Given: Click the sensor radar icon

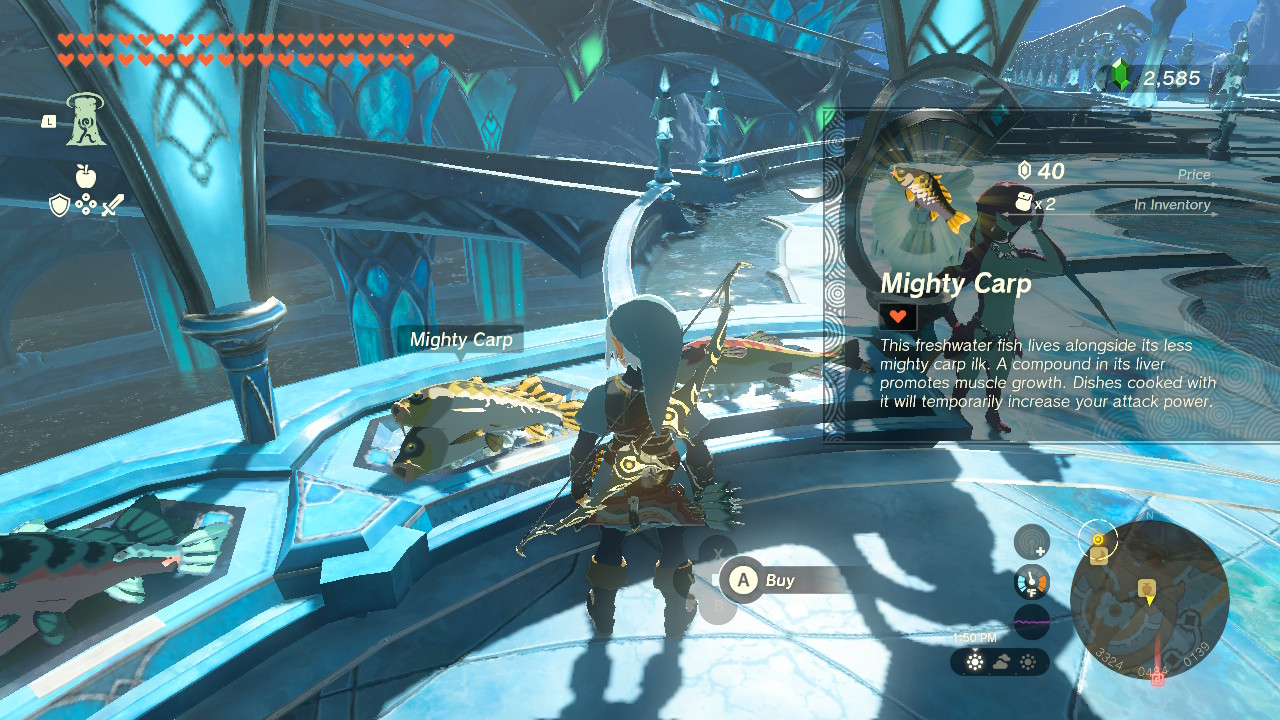Looking at the screenshot, I should (x=1032, y=542).
